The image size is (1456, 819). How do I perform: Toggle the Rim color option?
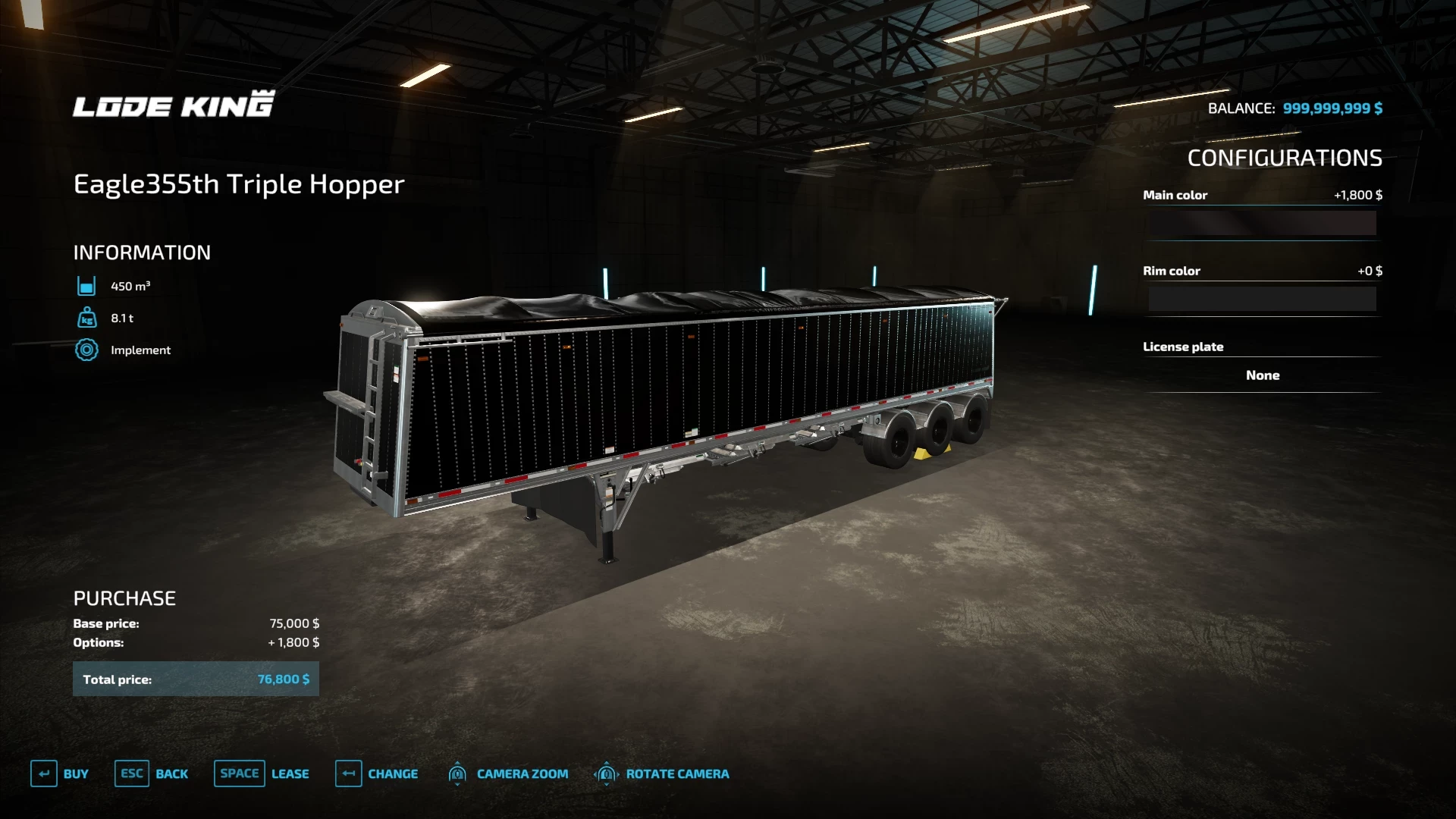(1261, 271)
